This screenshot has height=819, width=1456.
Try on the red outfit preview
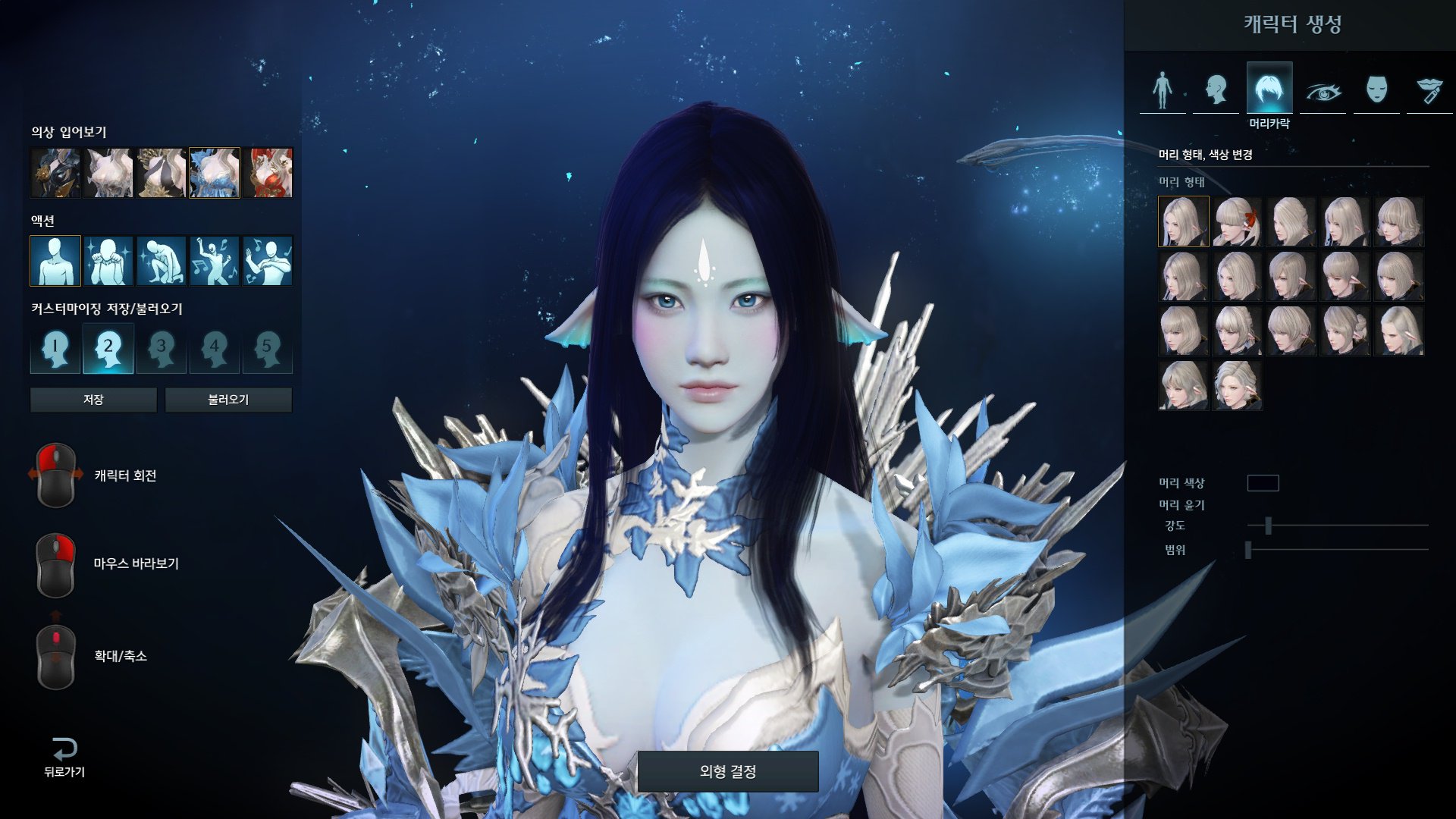268,173
